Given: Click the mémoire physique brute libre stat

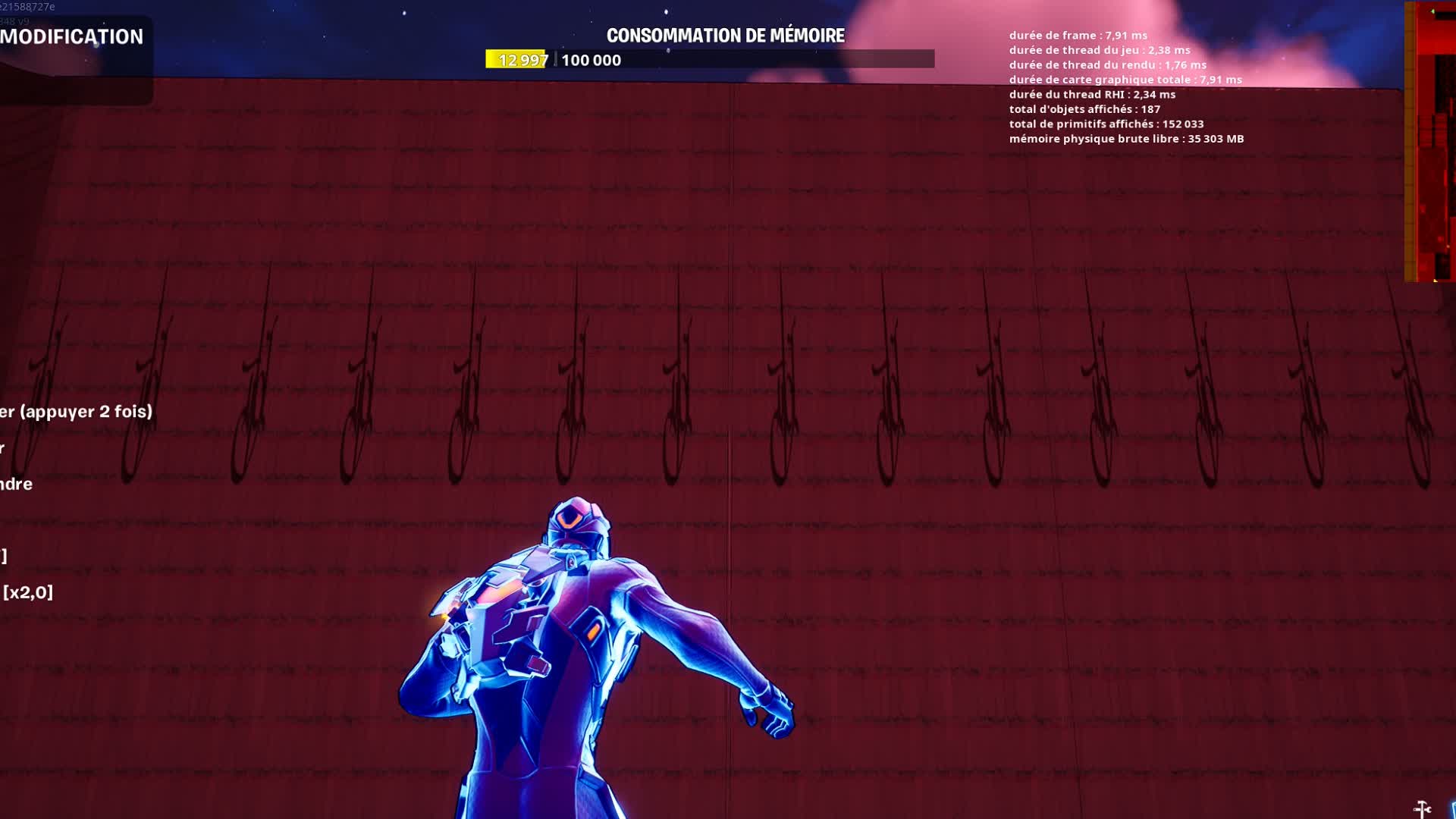Looking at the screenshot, I should point(1128,139).
